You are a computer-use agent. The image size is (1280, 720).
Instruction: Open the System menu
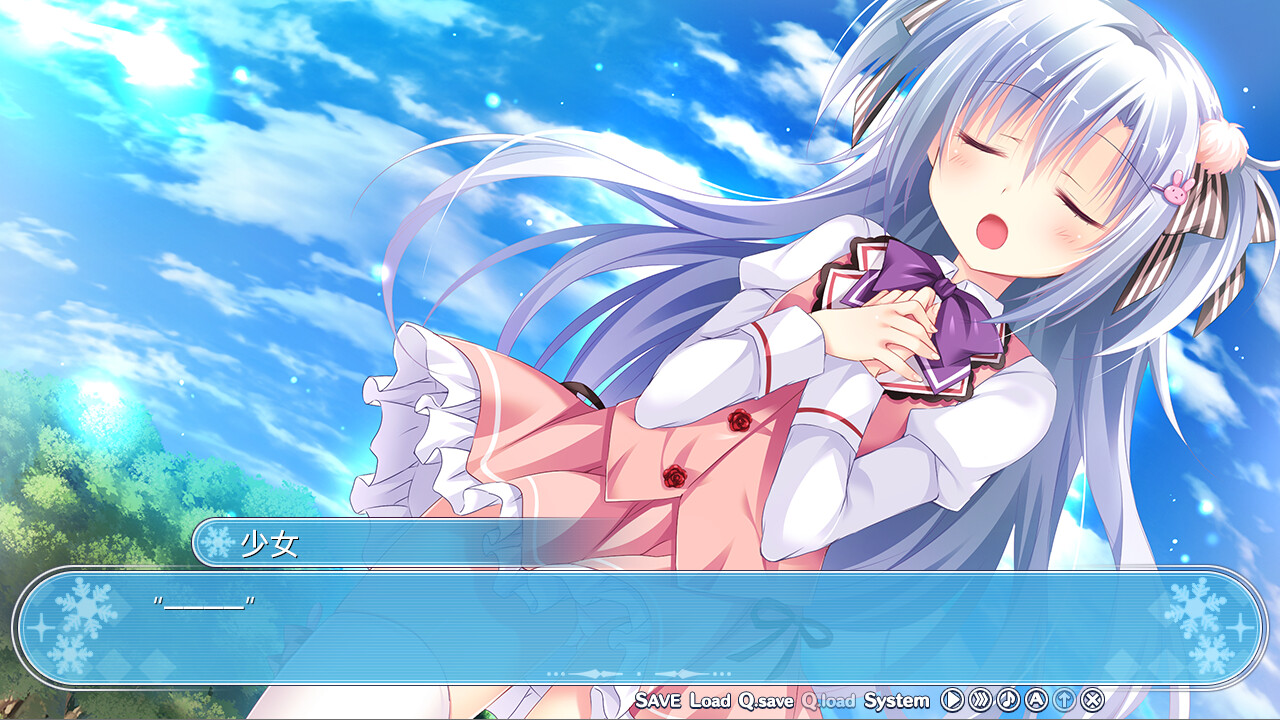[896, 702]
